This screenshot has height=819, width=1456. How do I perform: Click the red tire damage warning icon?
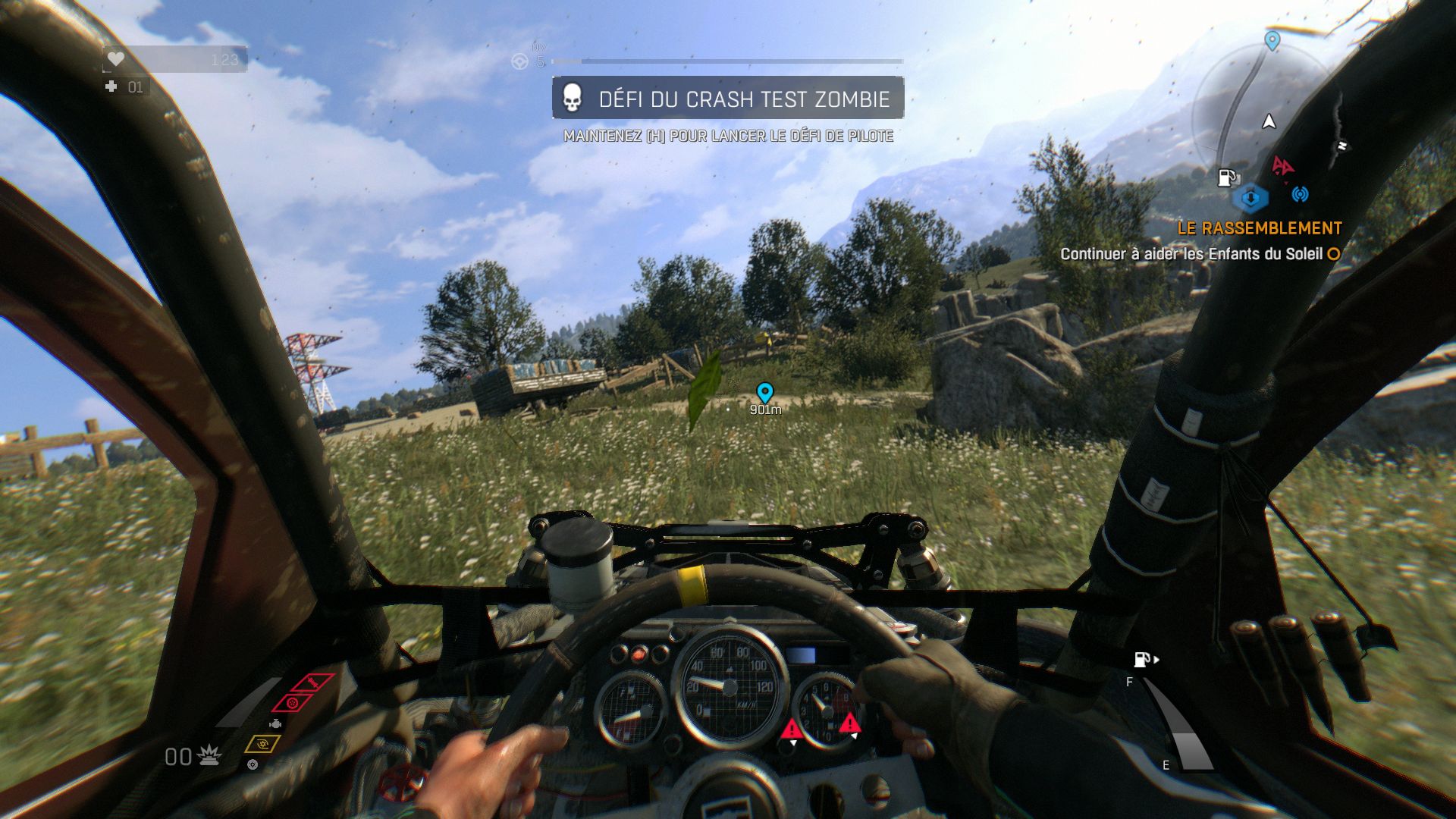coord(292,702)
